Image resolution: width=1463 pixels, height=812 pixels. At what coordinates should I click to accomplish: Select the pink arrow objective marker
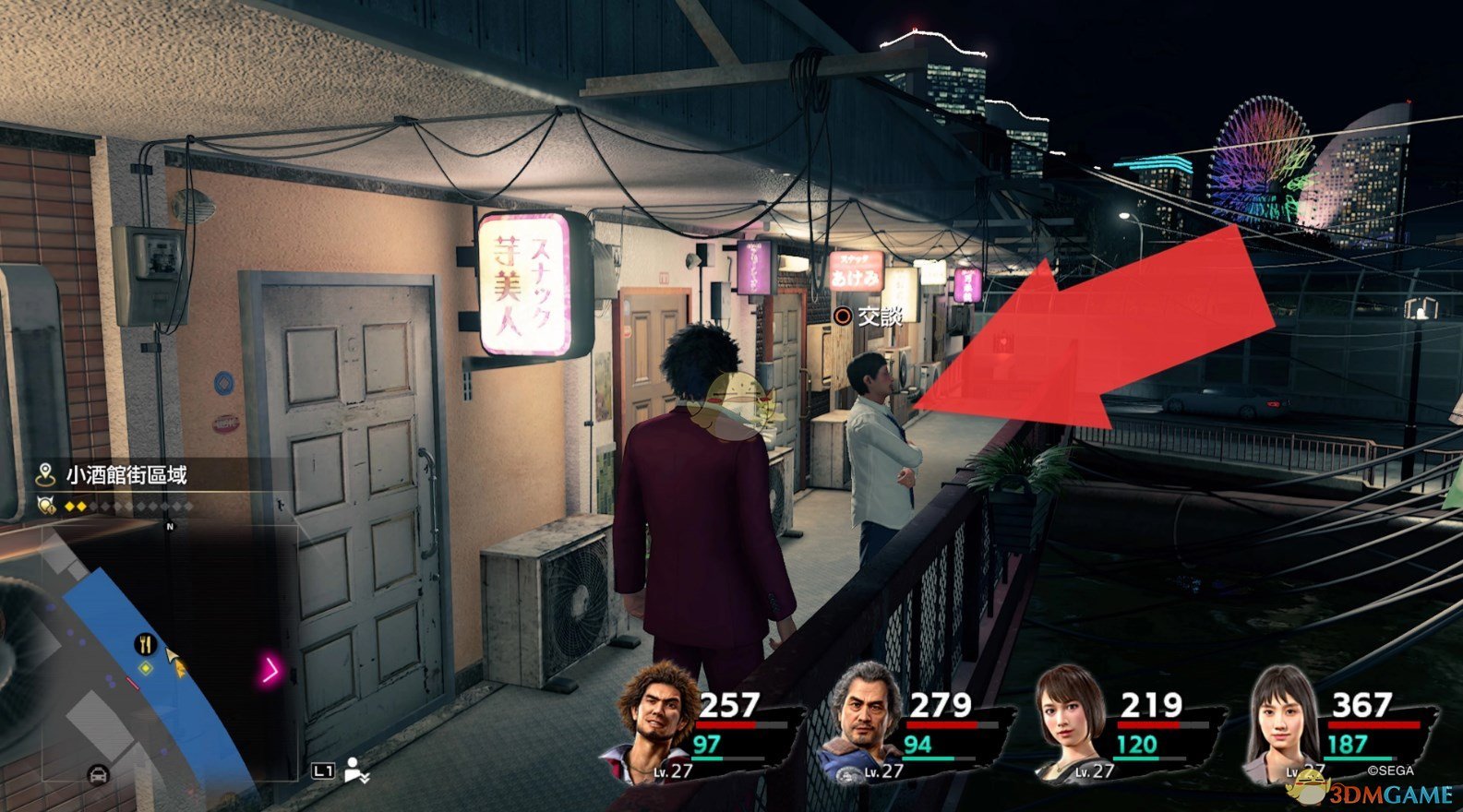pyautogui.click(x=270, y=669)
